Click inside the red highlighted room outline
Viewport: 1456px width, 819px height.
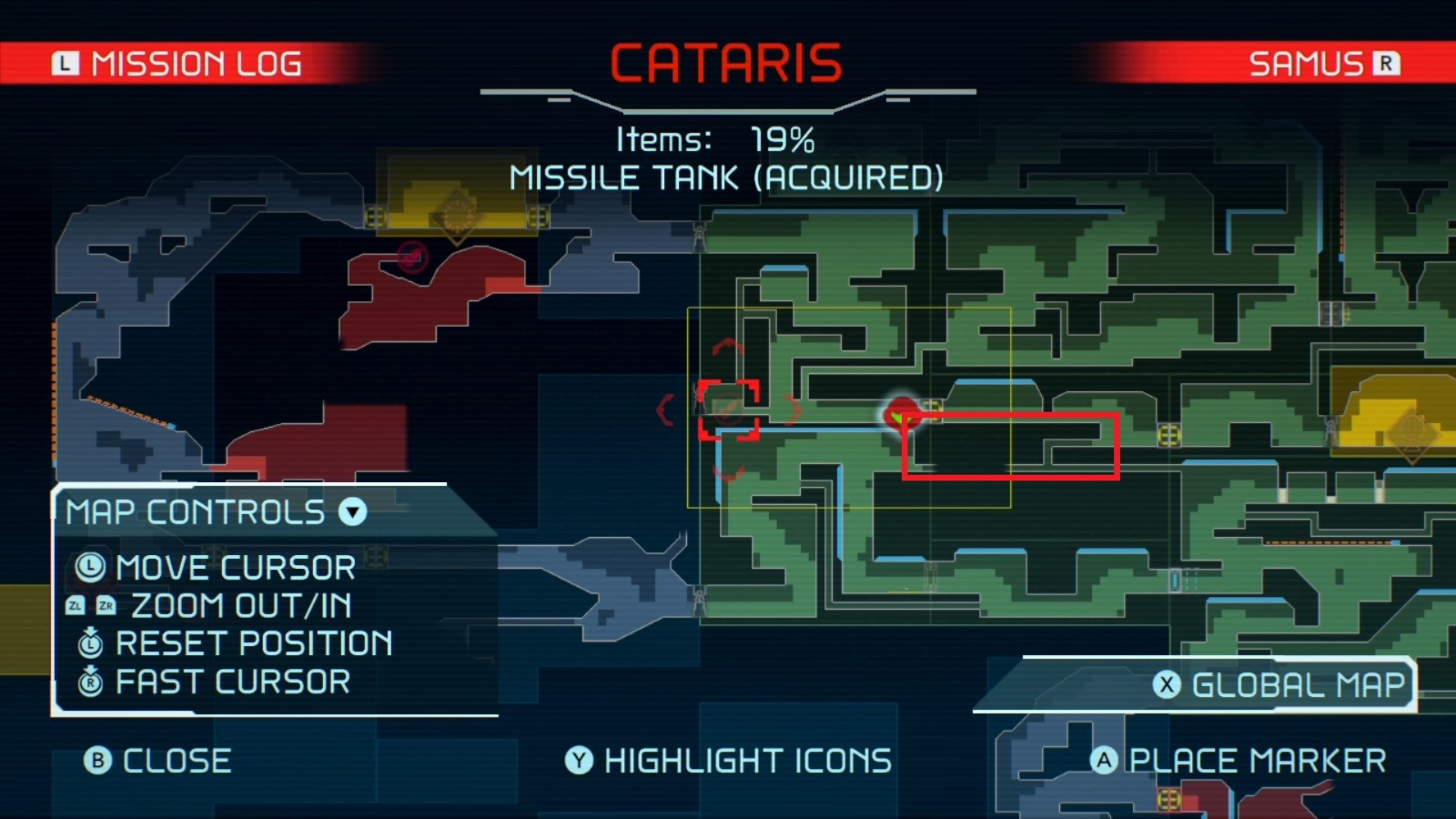1010,446
